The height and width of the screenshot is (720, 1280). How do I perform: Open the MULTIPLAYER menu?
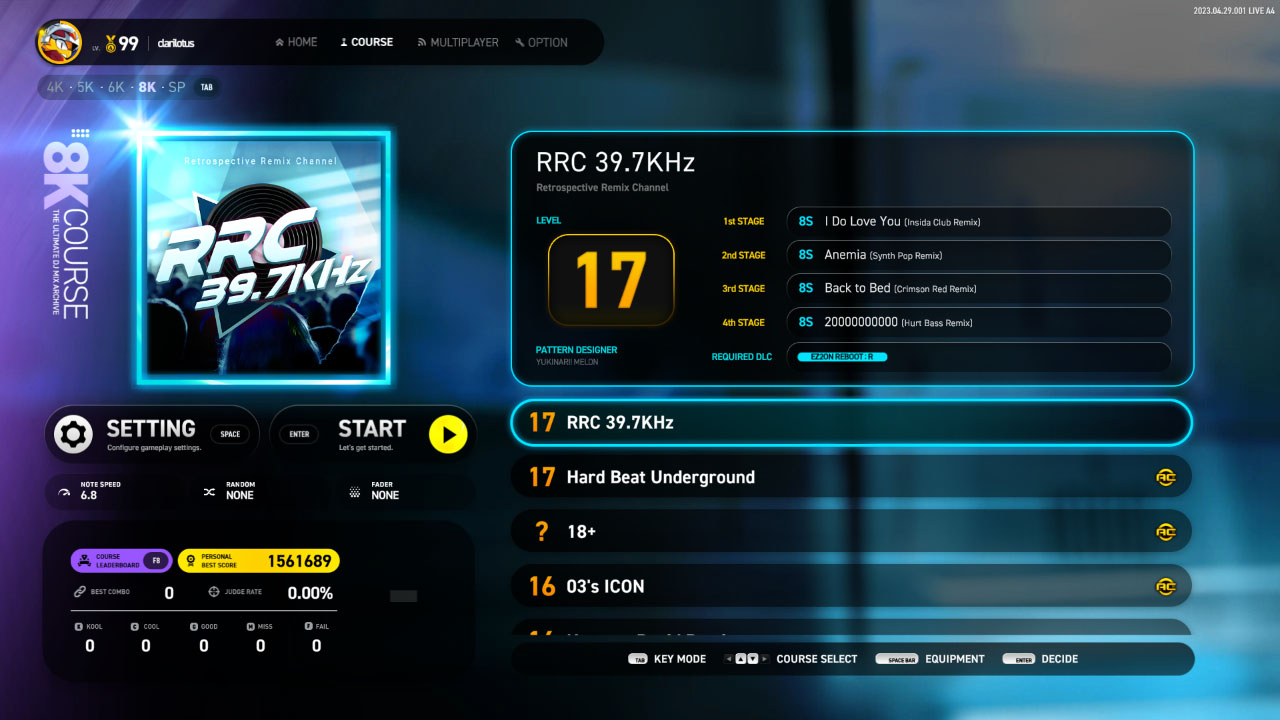tap(458, 43)
